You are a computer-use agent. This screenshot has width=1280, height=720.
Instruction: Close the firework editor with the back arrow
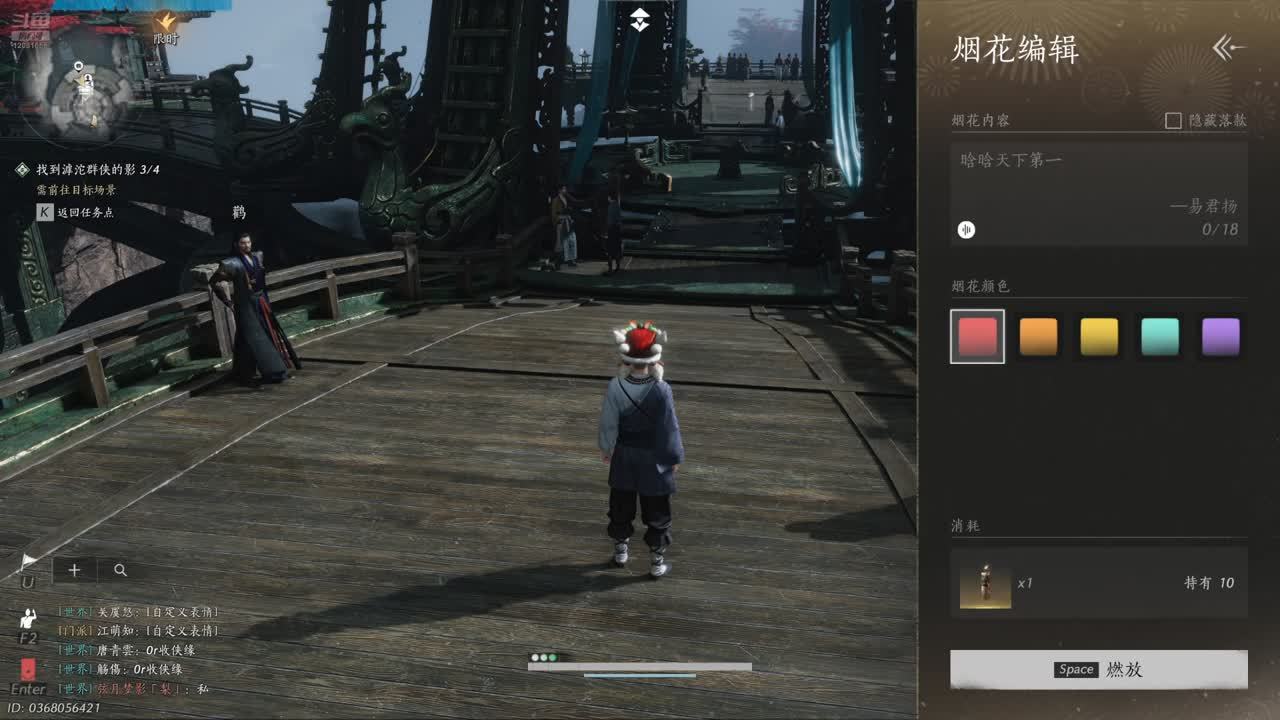click(1228, 47)
